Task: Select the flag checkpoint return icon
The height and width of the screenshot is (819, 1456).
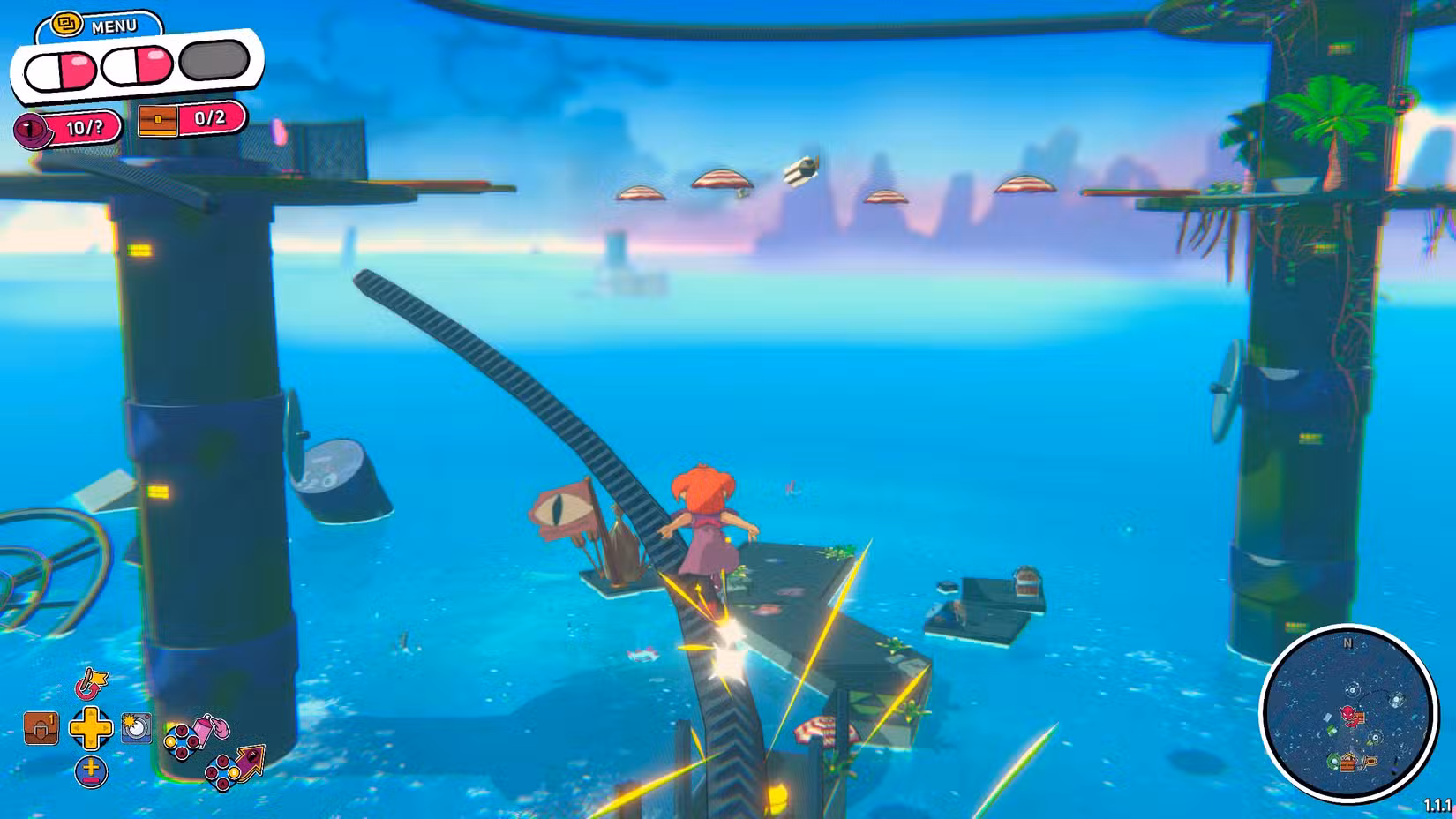Action: 89,682
